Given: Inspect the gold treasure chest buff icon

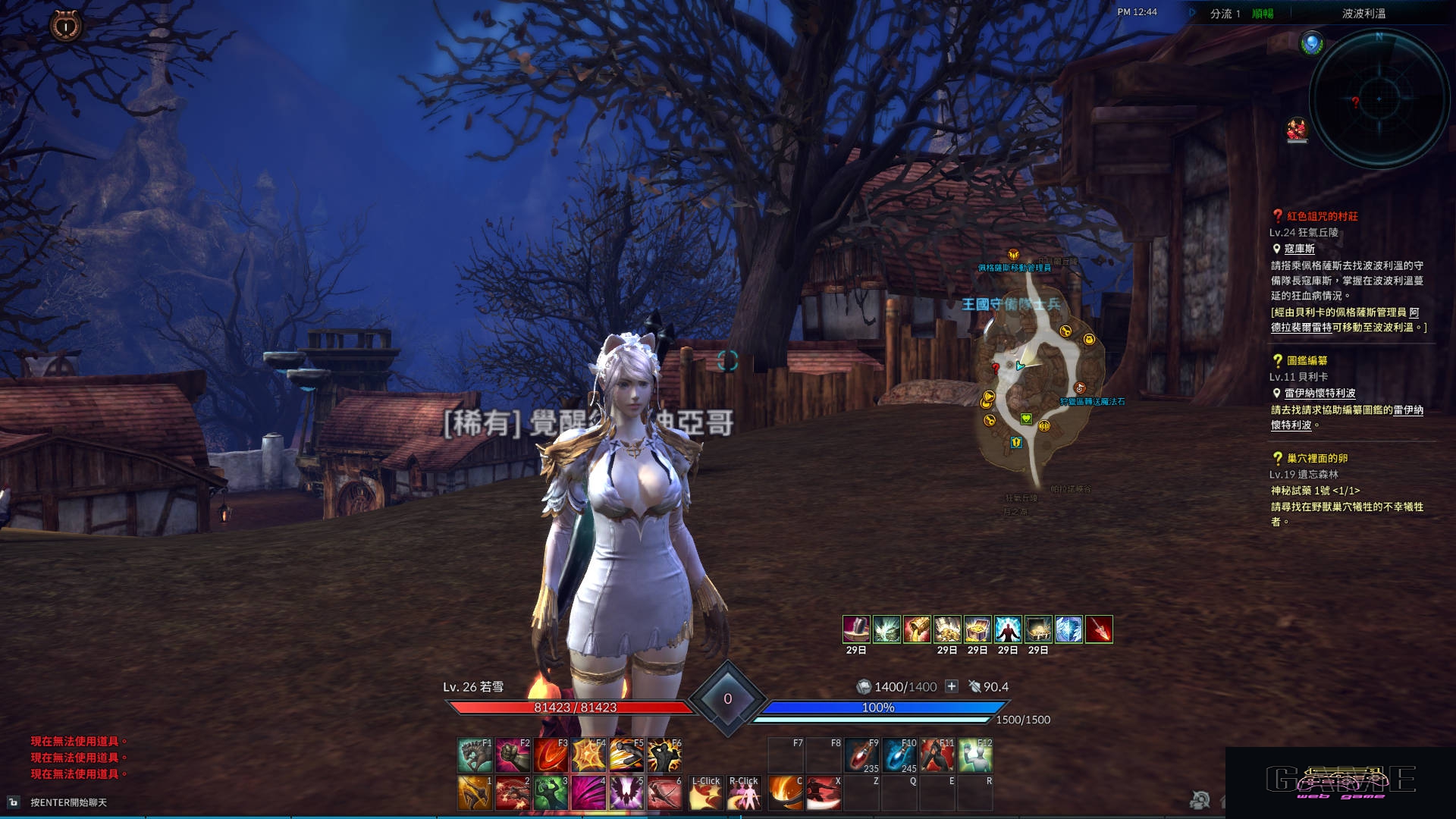Looking at the screenshot, I should (977, 629).
